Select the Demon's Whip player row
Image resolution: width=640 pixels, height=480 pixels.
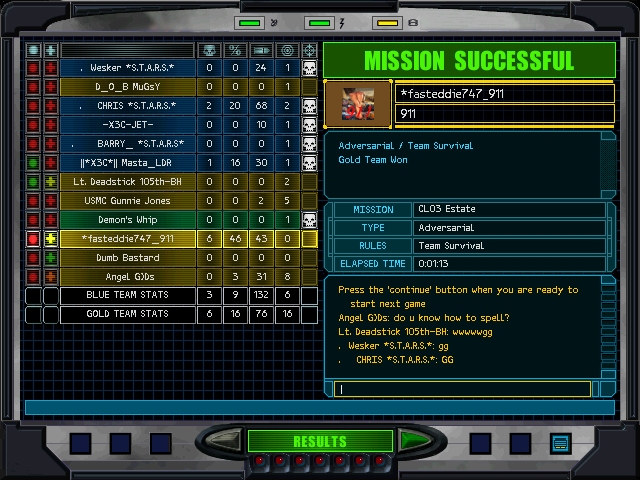(x=127, y=220)
